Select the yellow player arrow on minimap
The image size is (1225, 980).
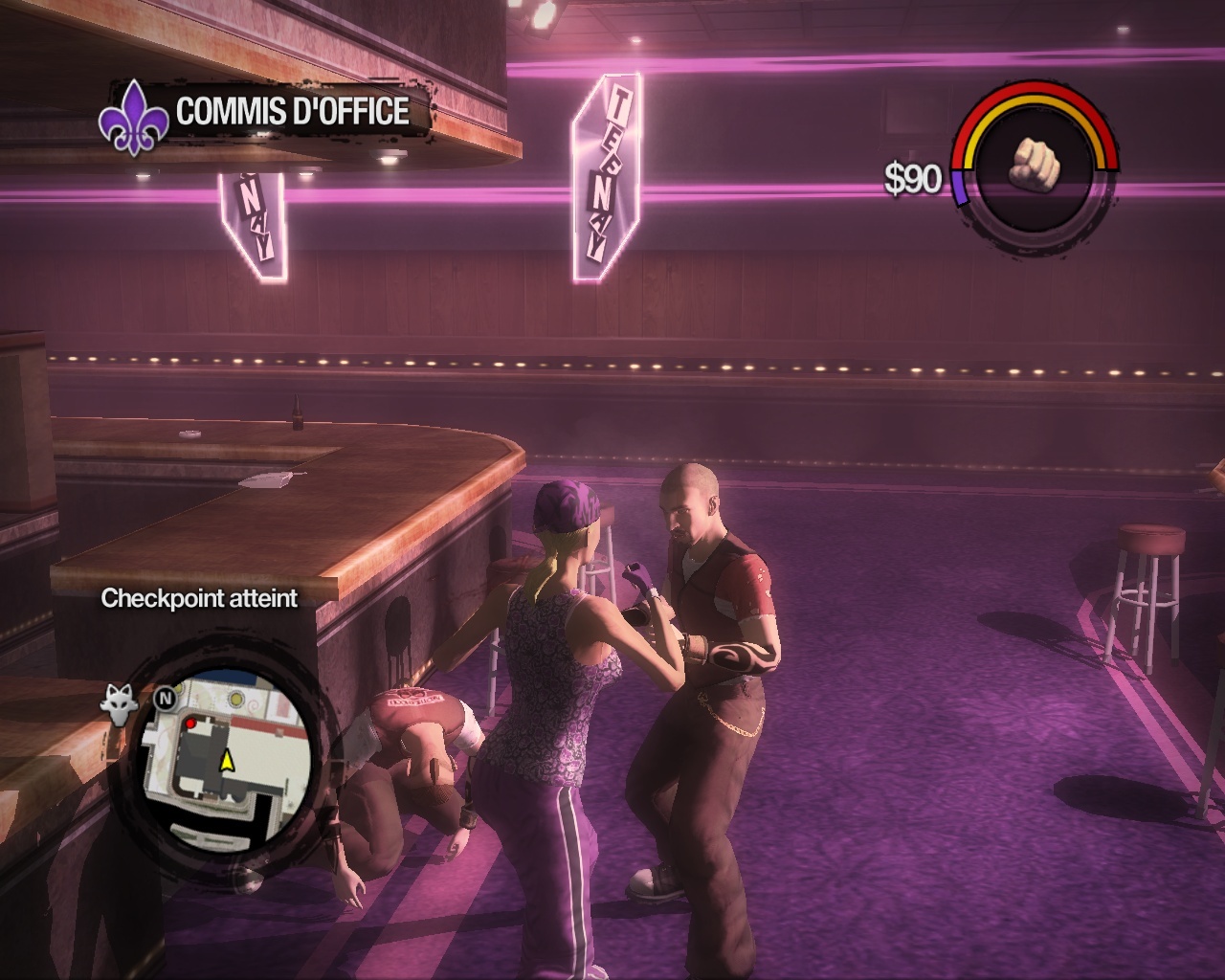point(228,761)
